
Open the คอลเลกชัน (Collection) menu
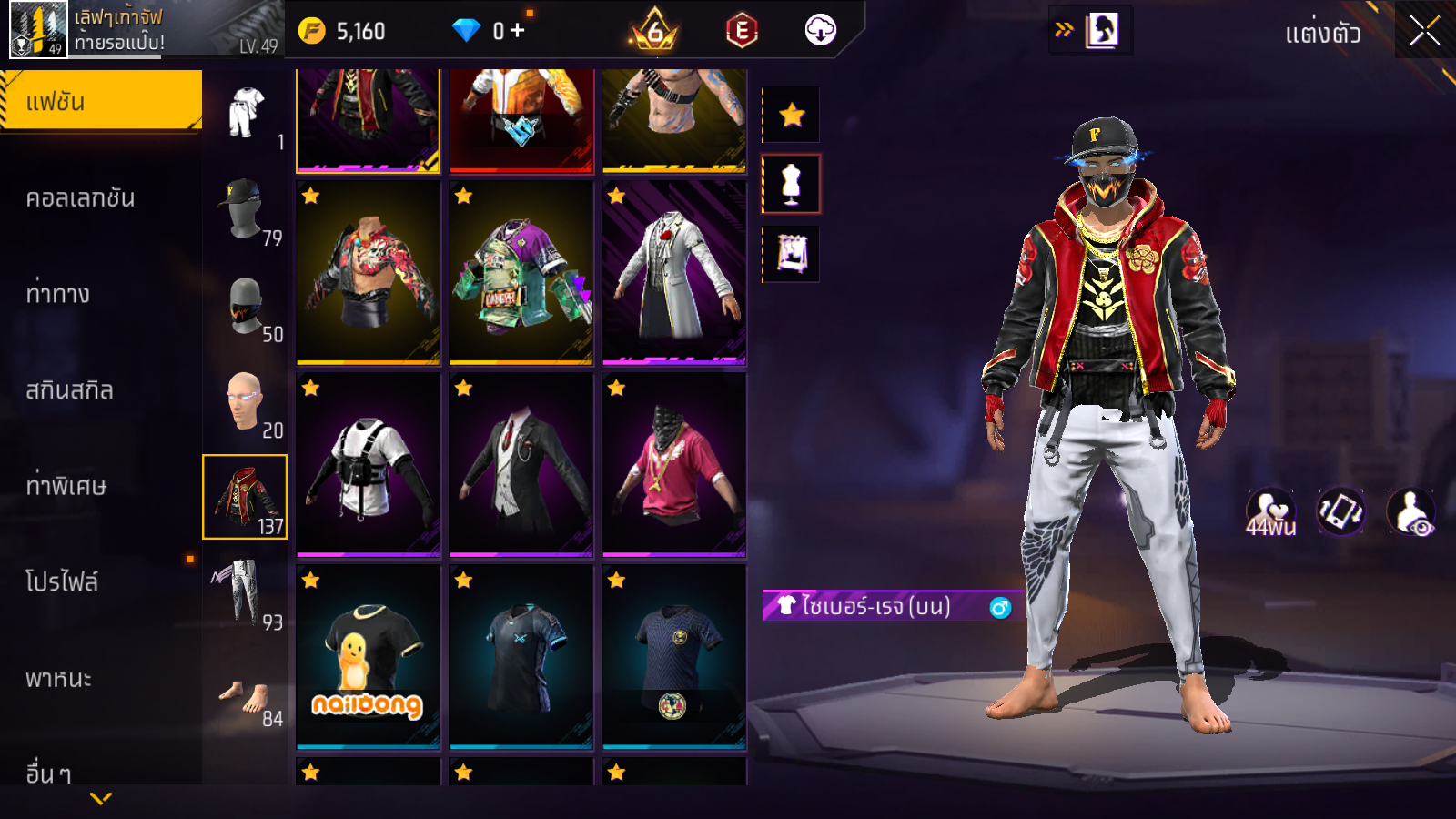click(80, 198)
